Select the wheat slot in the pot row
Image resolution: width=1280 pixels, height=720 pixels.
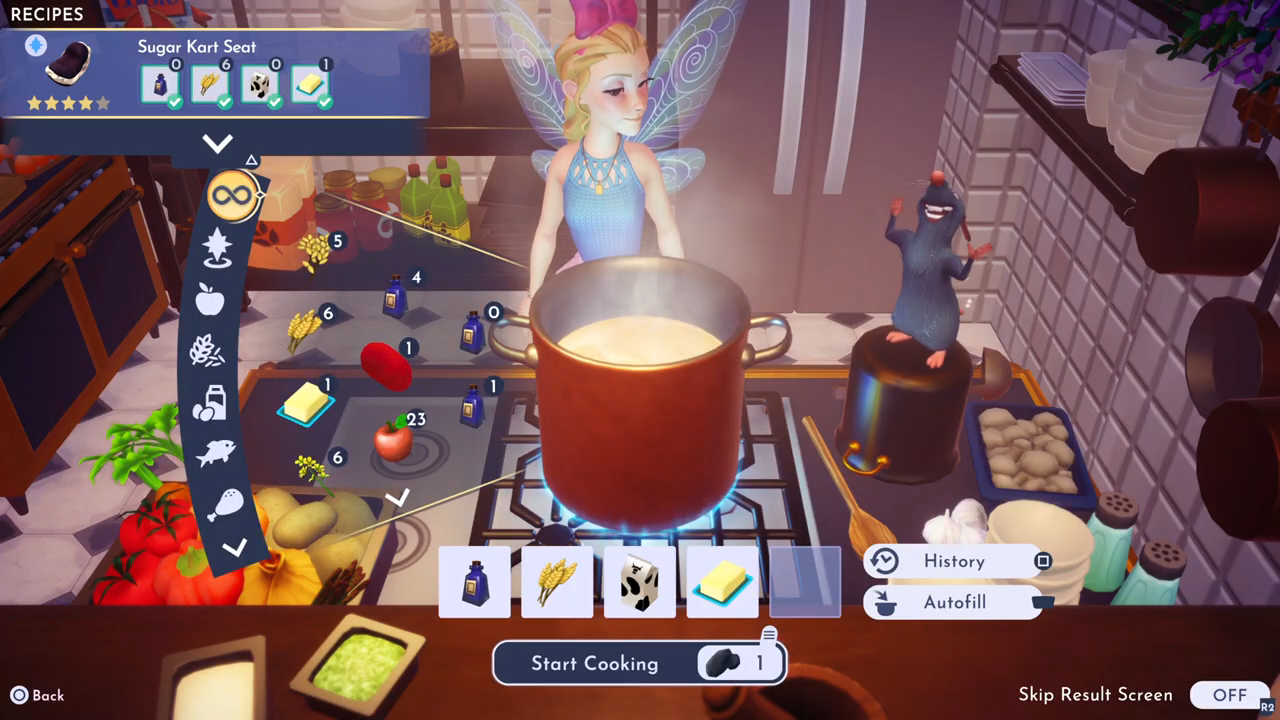click(x=557, y=582)
